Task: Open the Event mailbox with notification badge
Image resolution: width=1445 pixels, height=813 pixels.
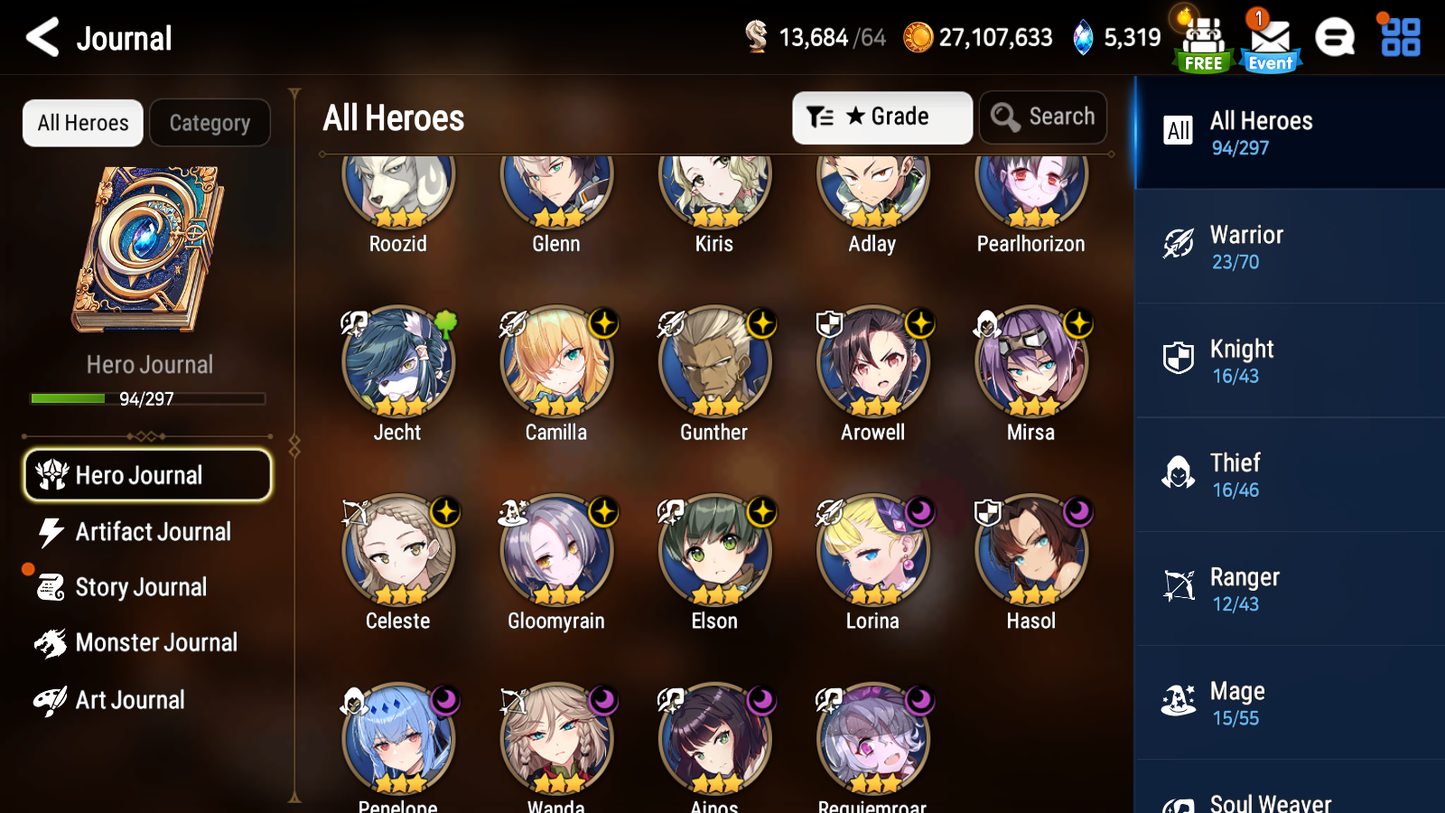Action: (x=1269, y=38)
